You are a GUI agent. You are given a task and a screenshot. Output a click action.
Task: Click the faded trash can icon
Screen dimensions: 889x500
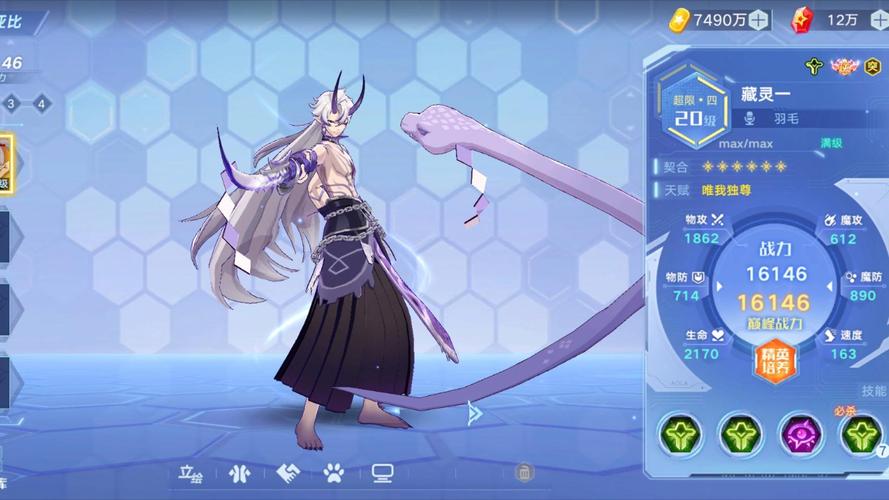coord(524,472)
